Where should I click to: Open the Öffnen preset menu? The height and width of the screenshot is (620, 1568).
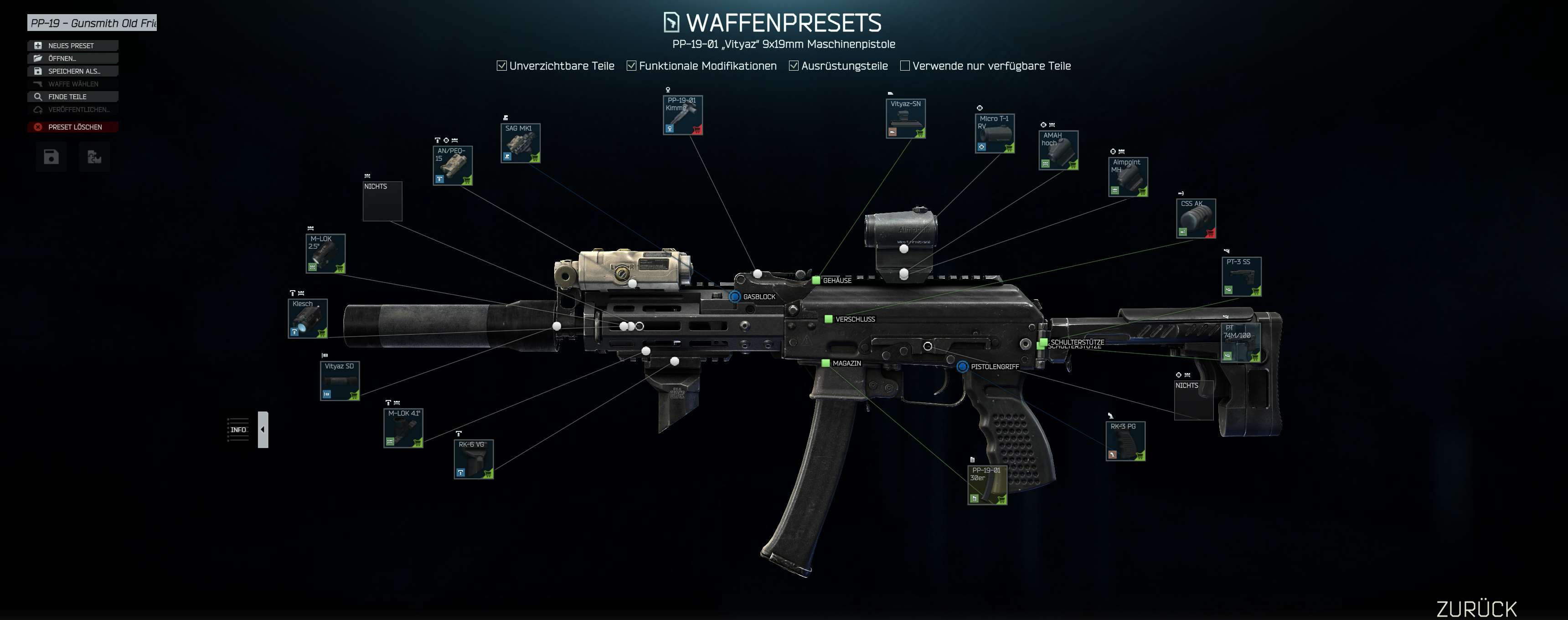tap(72, 58)
